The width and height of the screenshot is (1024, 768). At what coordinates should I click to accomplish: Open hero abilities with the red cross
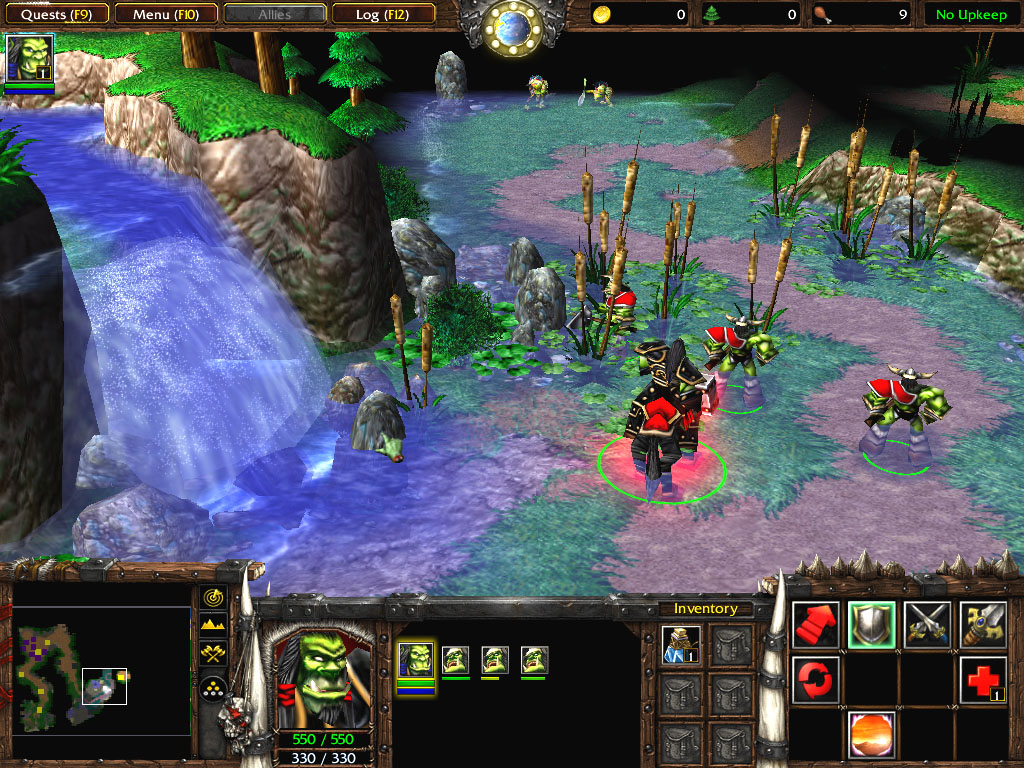coord(983,680)
